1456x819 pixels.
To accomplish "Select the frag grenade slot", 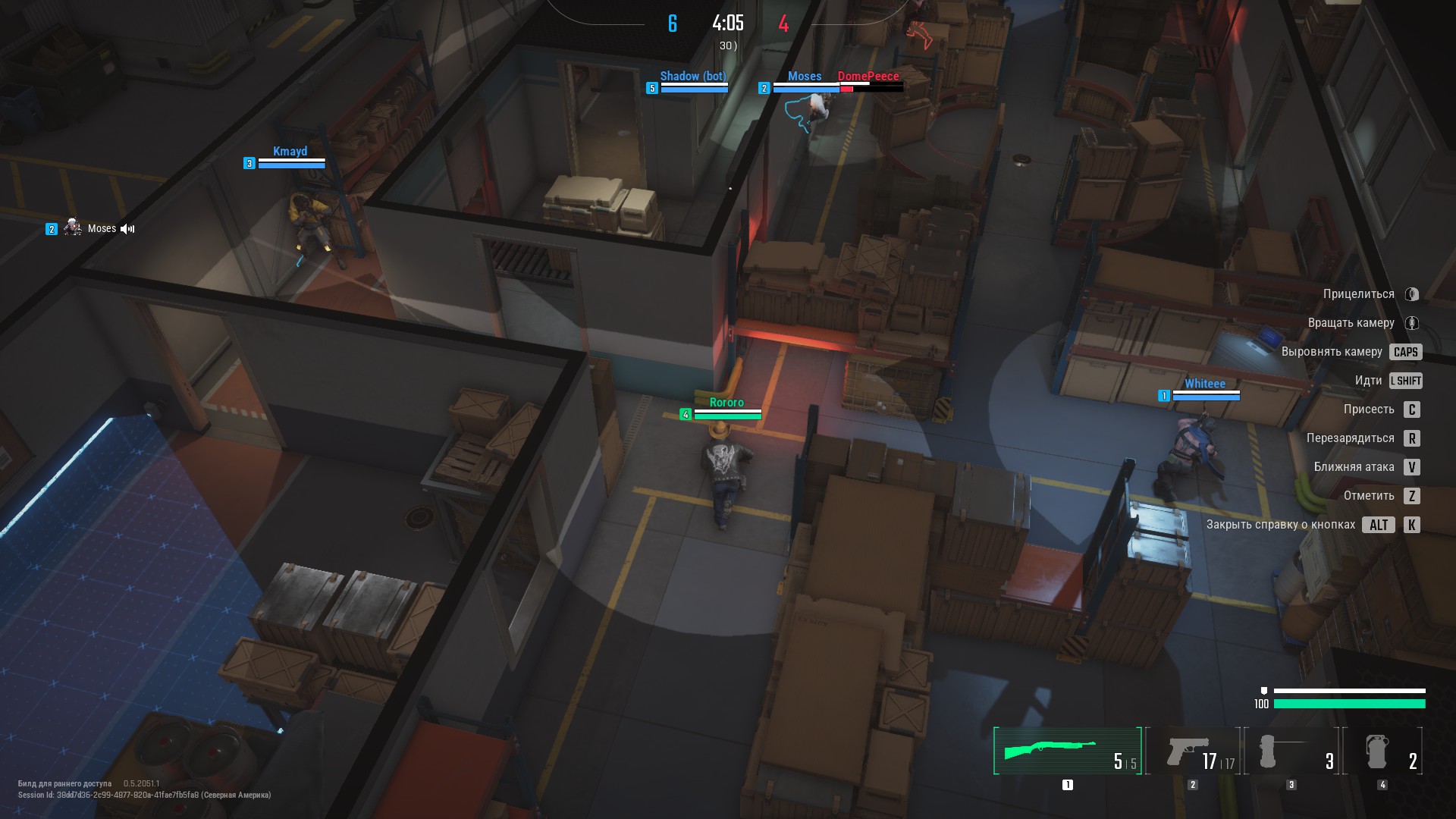I will (1382, 751).
